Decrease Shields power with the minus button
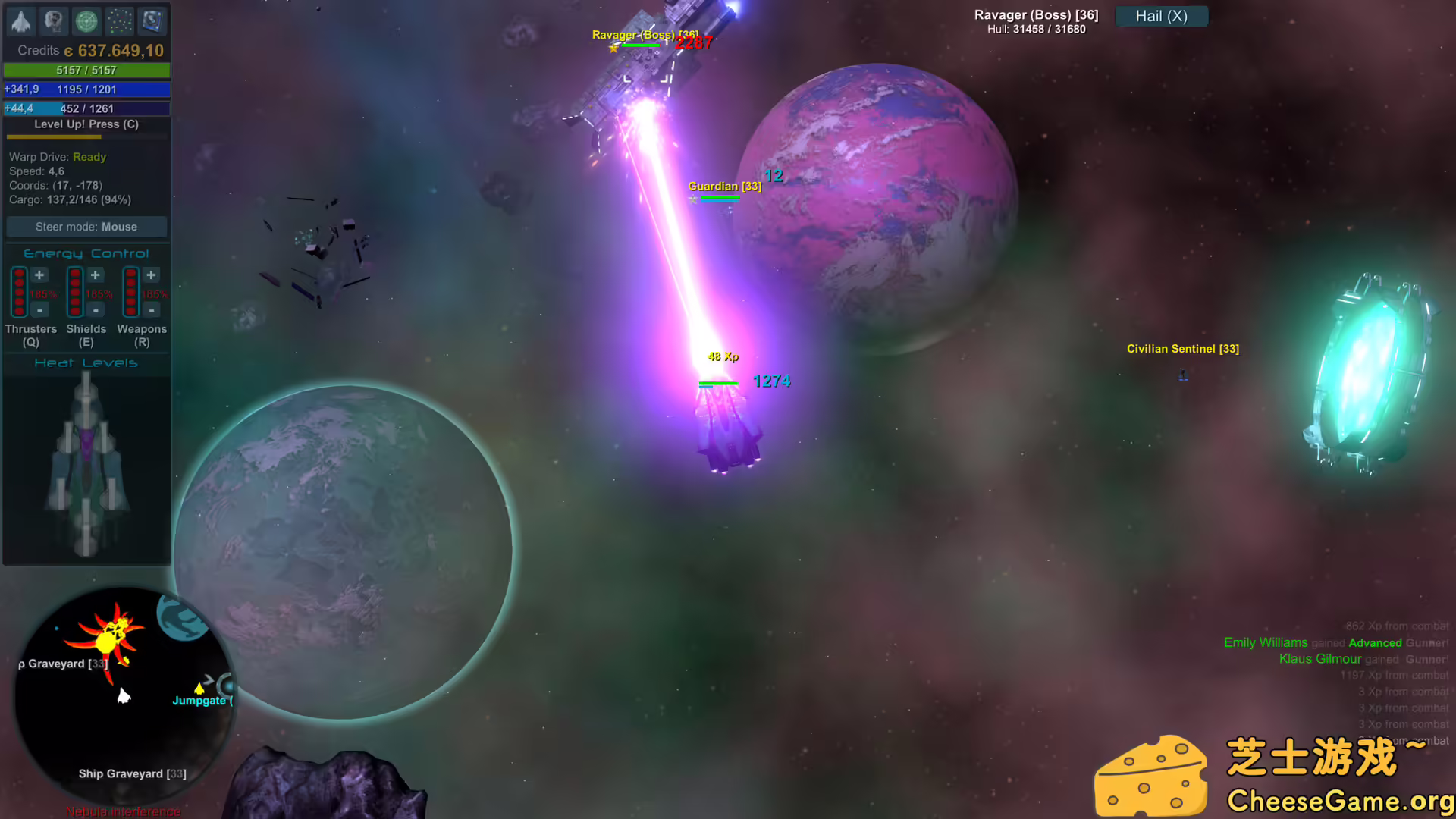The height and width of the screenshot is (819, 1456). [96, 310]
